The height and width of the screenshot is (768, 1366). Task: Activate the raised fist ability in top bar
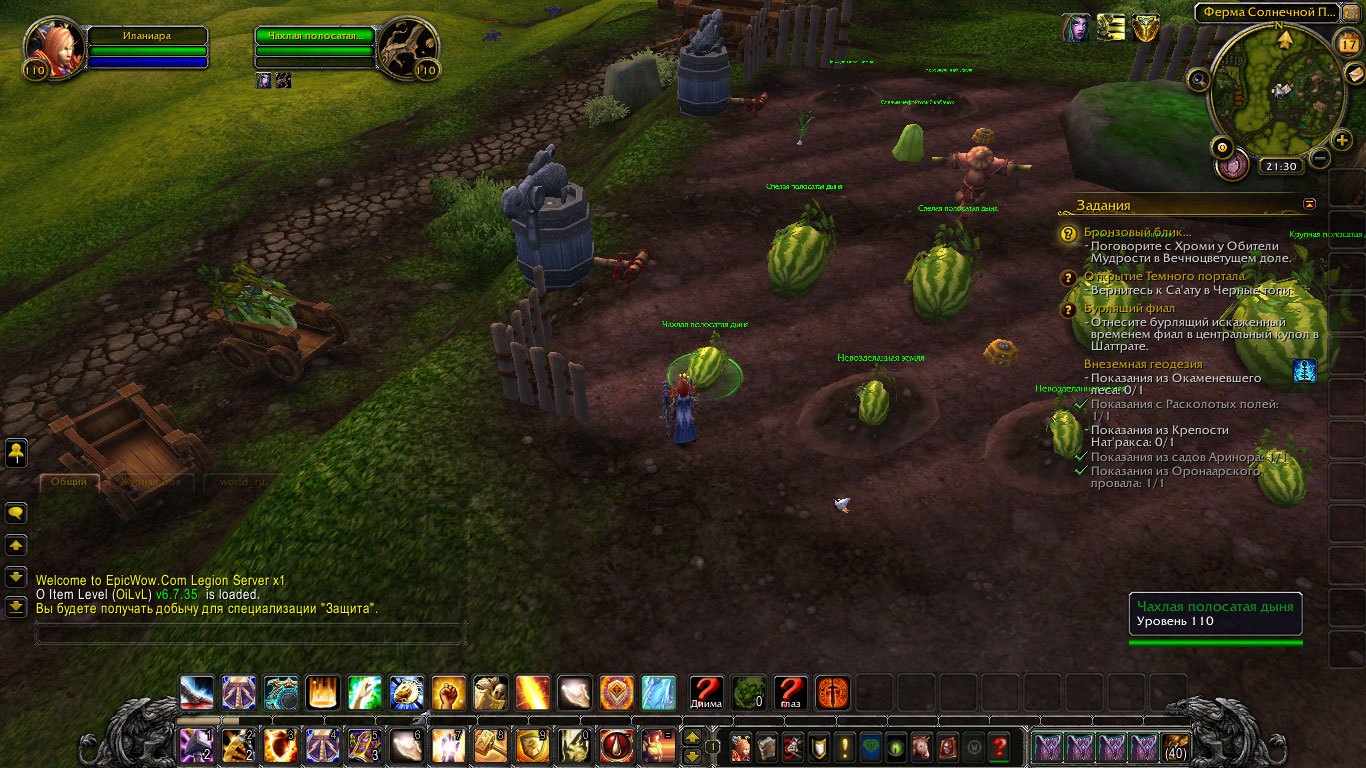click(448, 692)
